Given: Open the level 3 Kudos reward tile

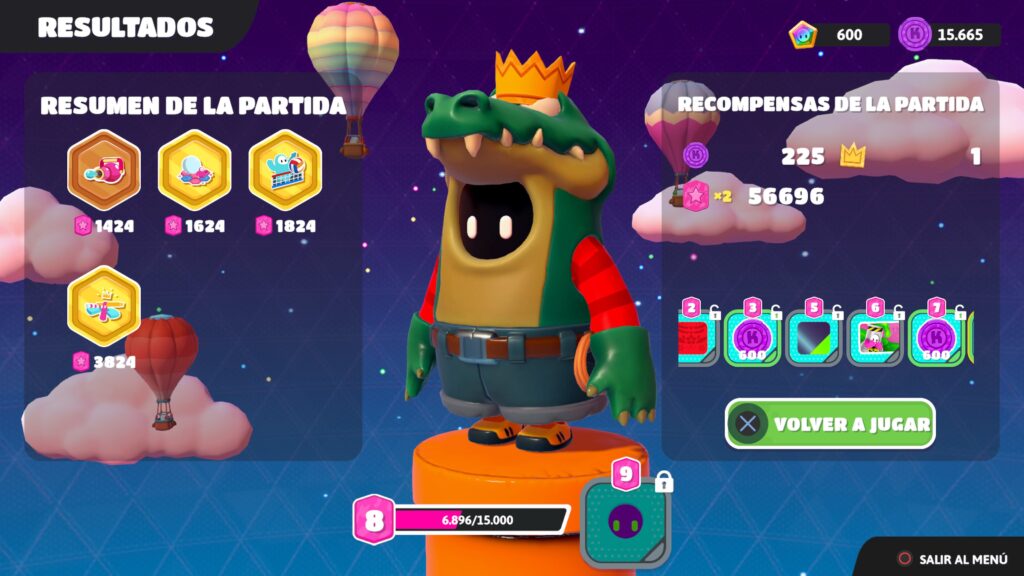Looking at the screenshot, I should [752, 337].
